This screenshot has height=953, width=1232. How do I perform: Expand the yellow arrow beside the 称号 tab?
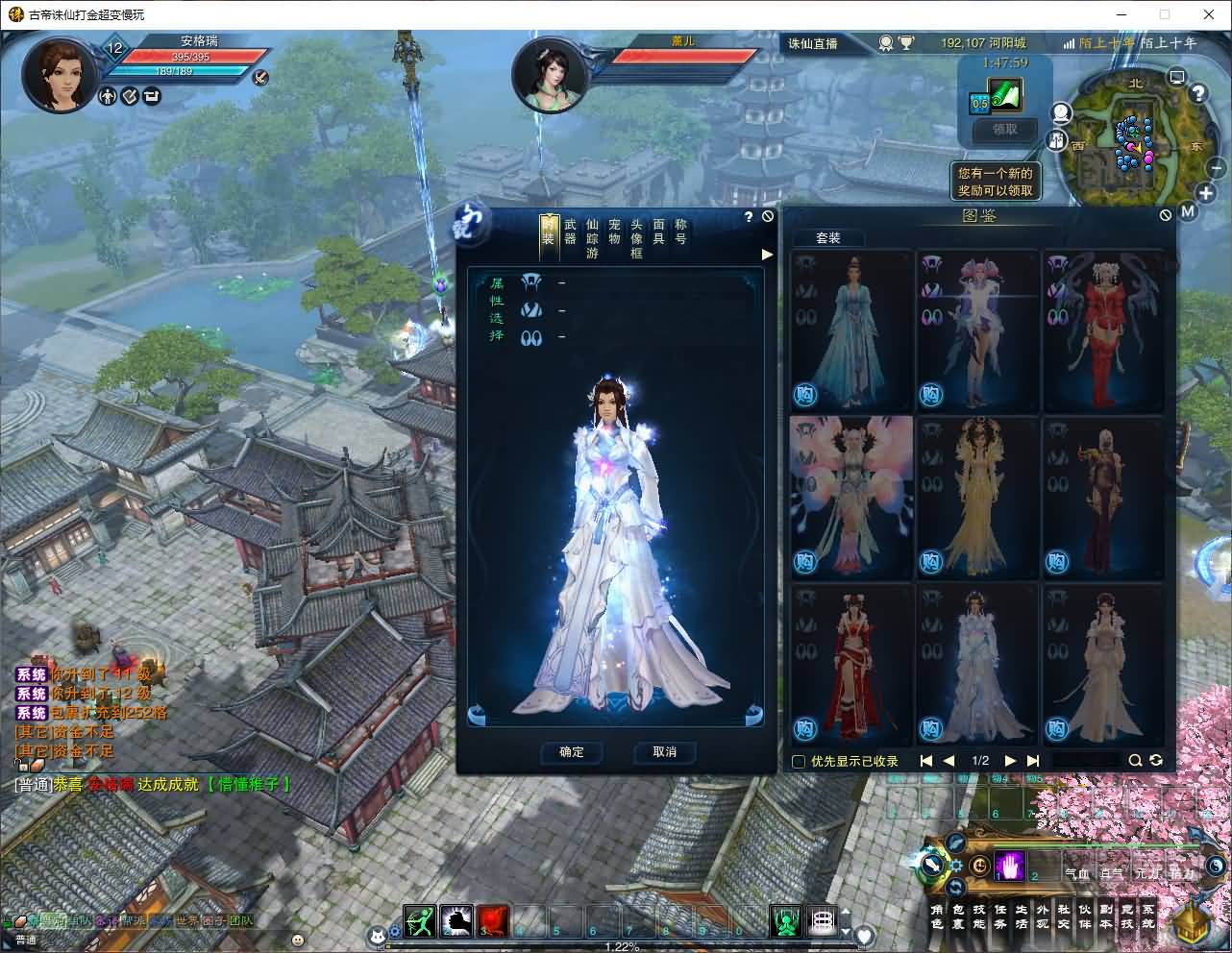coord(766,255)
